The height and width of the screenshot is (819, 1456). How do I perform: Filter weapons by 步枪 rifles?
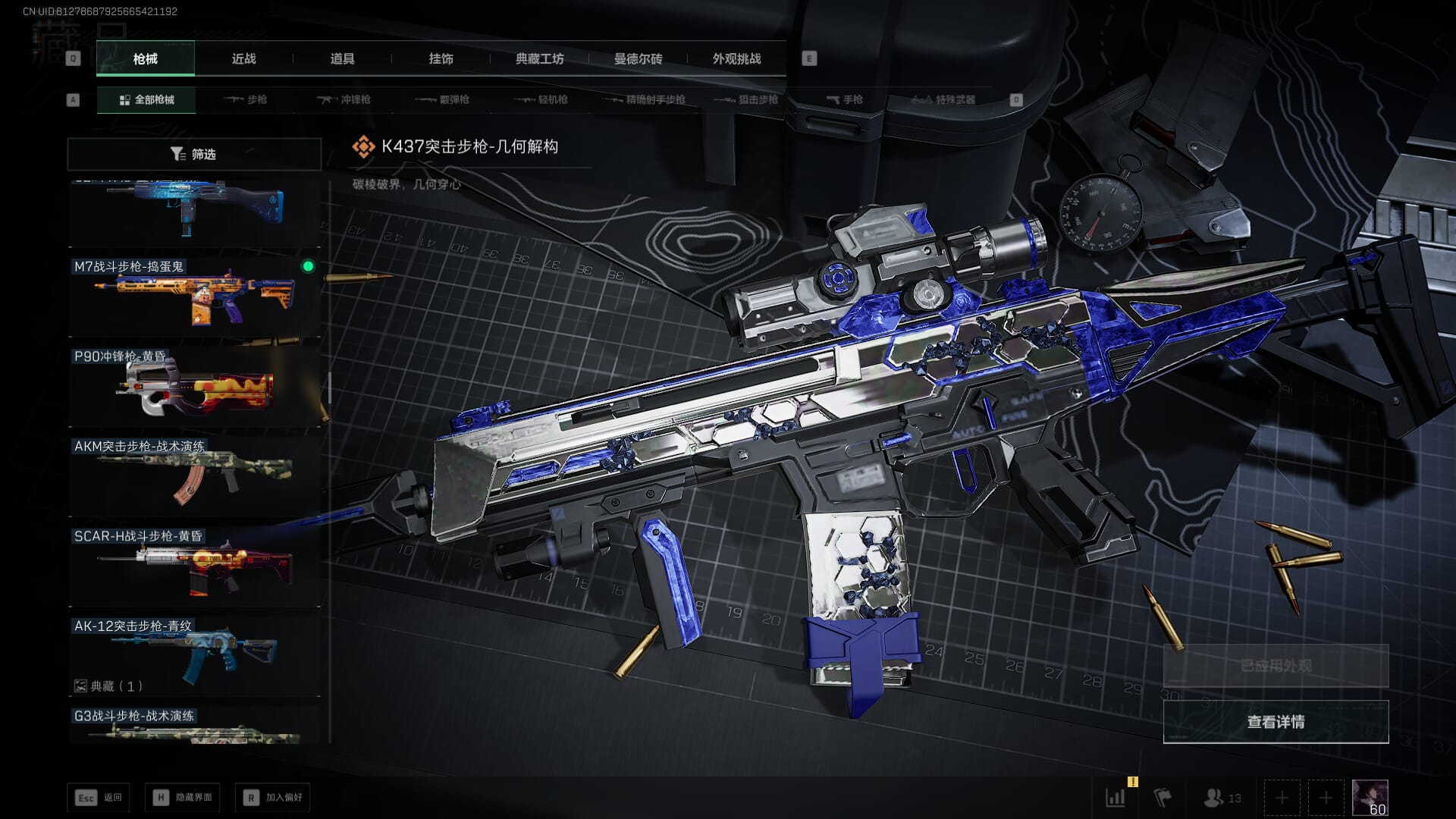tap(246, 100)
